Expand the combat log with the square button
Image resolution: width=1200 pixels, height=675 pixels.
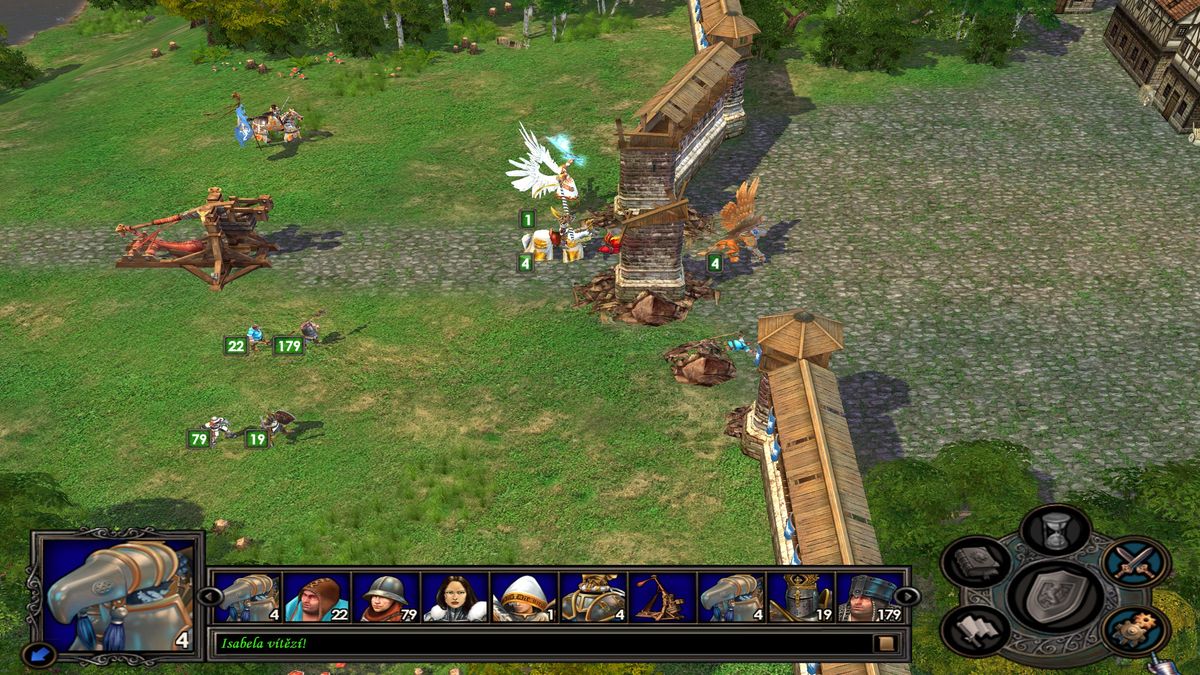pos(885,643)
